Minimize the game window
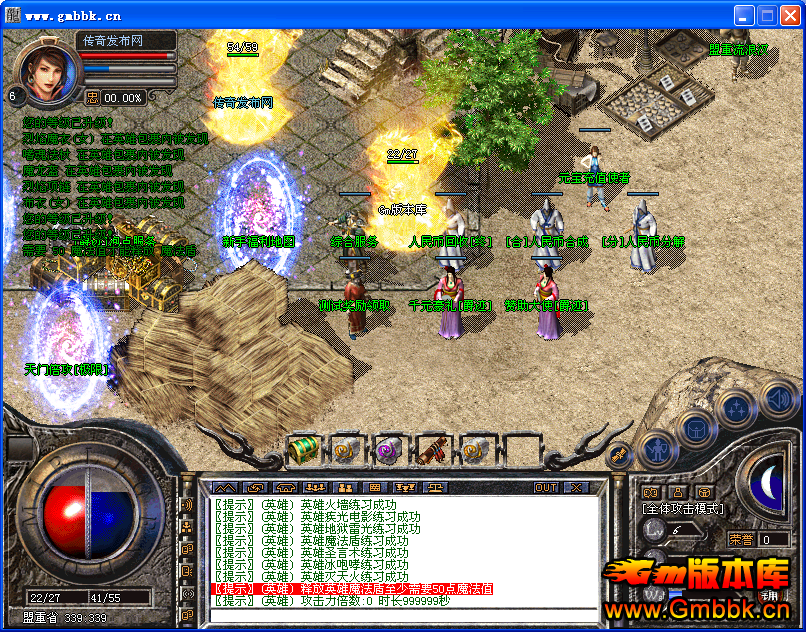Viewport: 806px width, 632px height. pyautogui.click(x=744, y=15)
